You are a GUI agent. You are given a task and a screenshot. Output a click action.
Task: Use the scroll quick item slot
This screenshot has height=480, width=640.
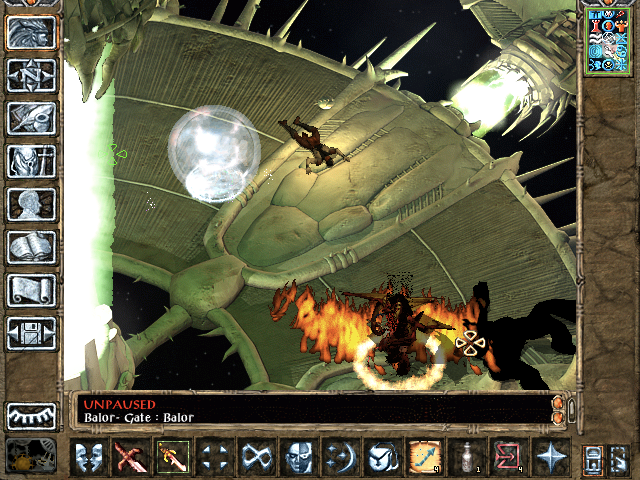point(424,457)
